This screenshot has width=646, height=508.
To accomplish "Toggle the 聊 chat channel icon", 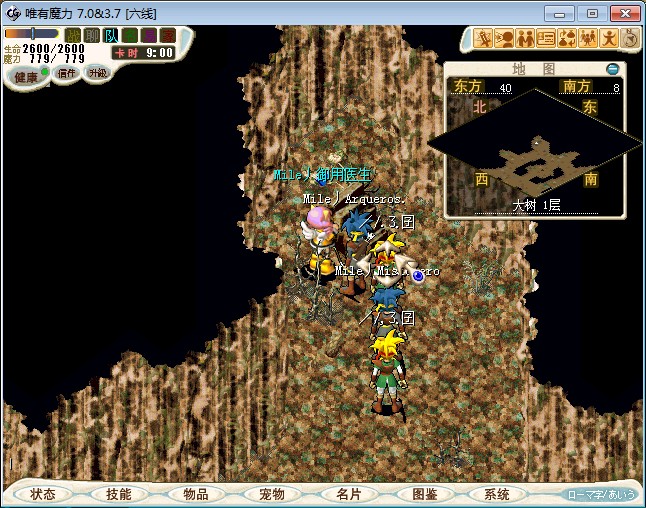I will [92, 36].
